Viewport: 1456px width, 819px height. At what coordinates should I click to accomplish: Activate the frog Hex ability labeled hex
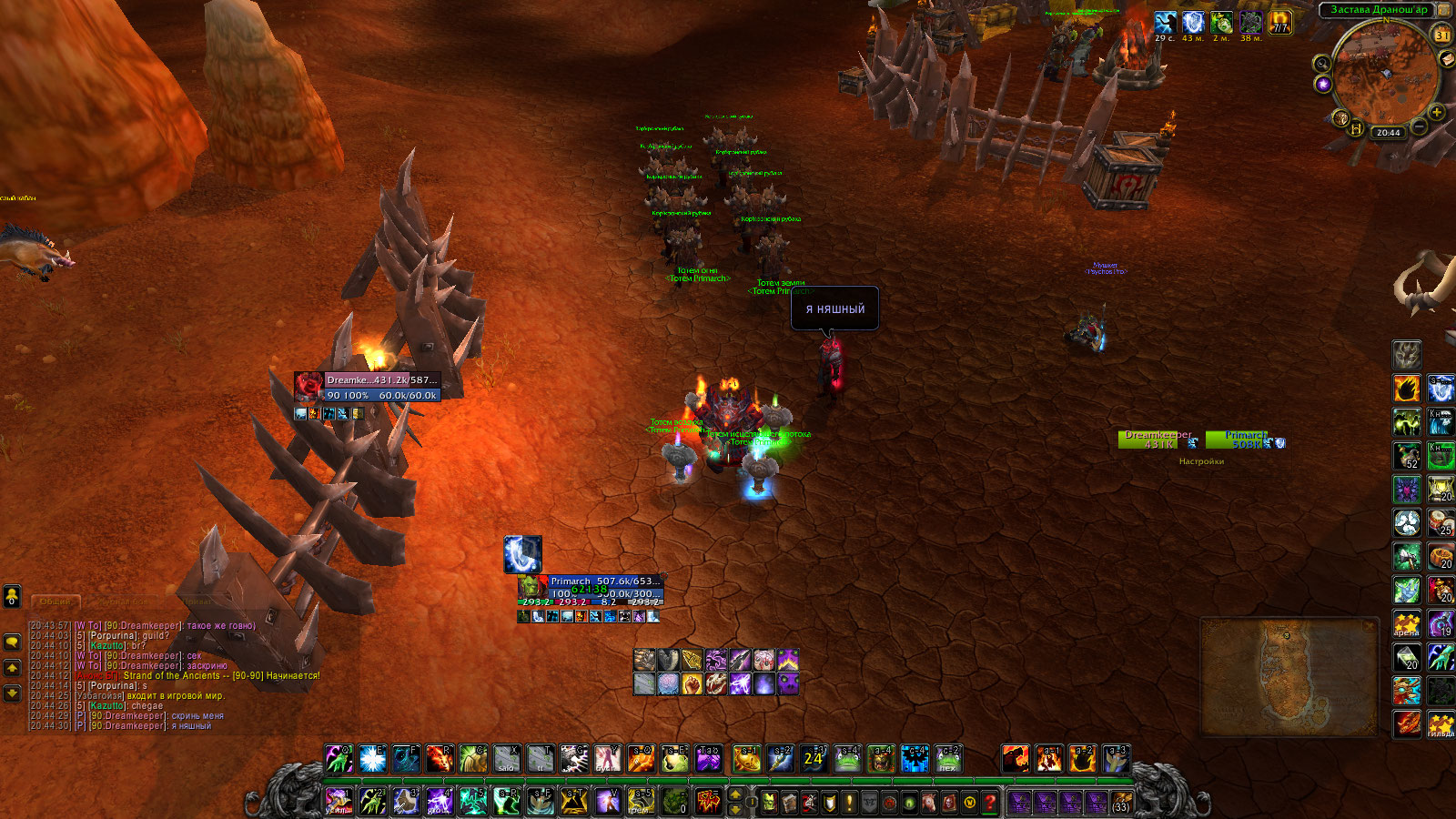tap(946, 759)
